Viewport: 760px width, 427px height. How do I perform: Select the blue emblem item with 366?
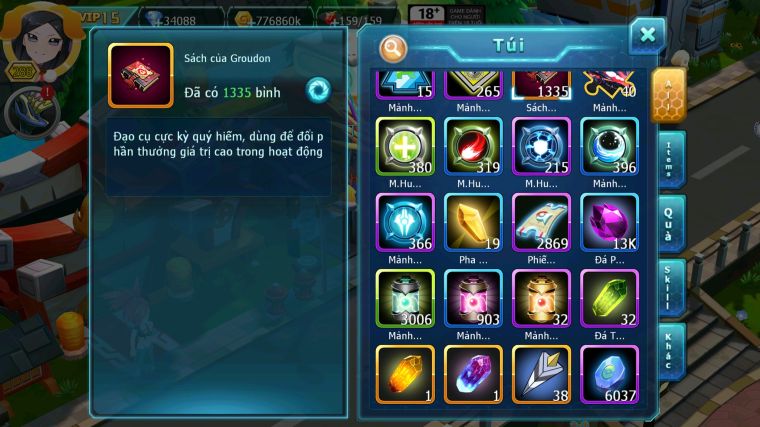click(x=405, y=222)
